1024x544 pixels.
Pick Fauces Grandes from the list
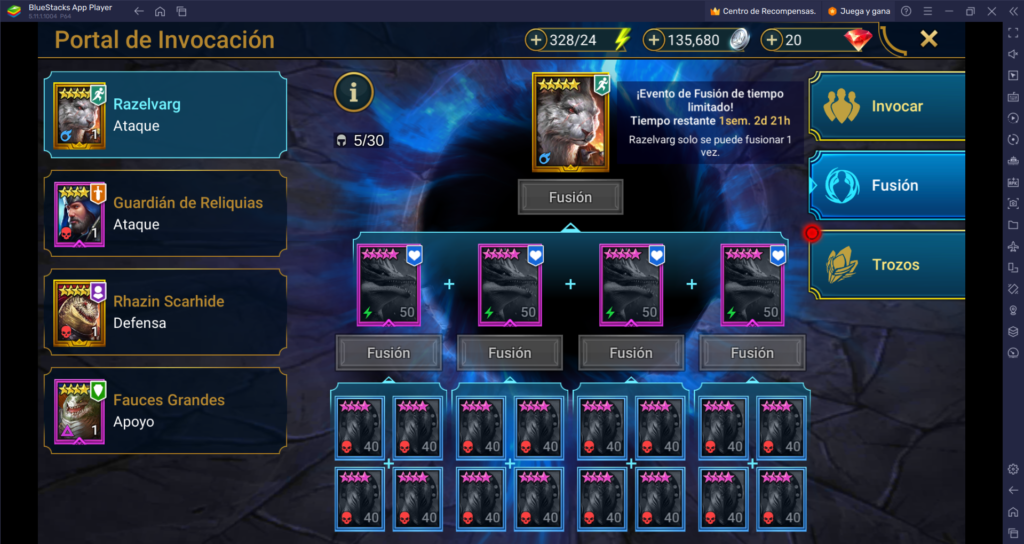click(x=165, y=410)
